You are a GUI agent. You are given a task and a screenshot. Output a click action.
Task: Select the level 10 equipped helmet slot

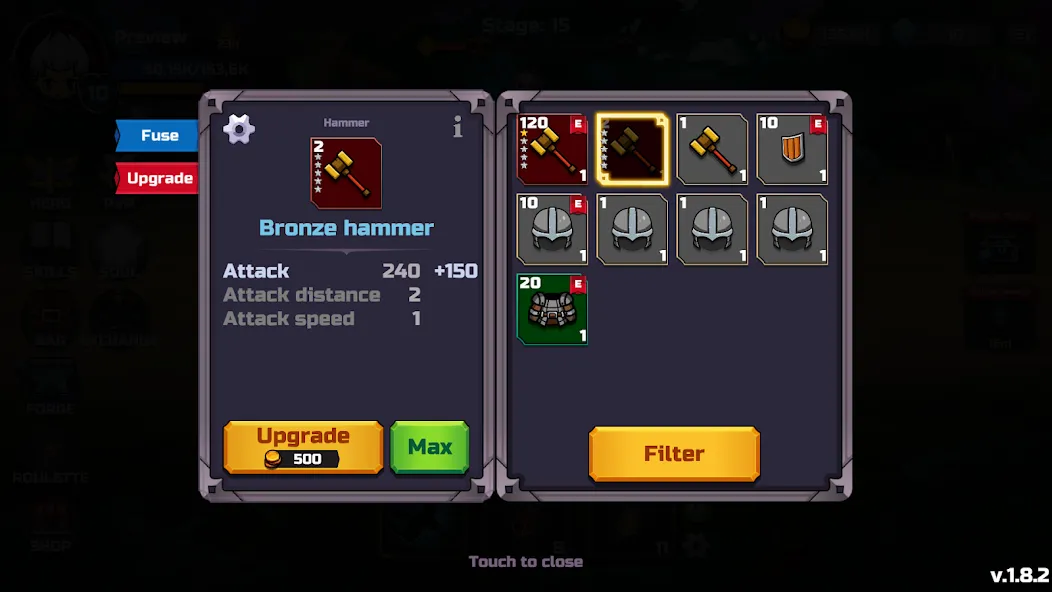point(552,230)
